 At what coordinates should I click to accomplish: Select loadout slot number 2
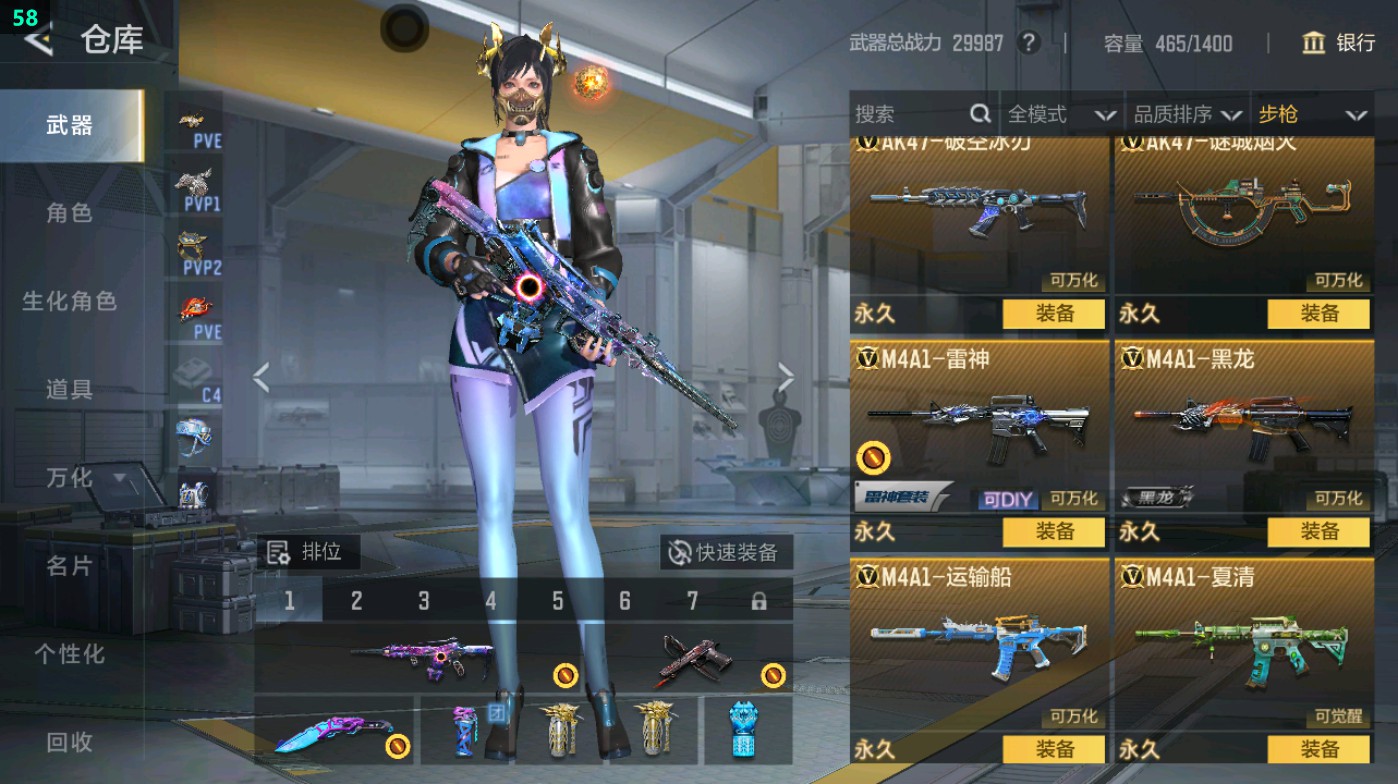click(x=356, y=601)
